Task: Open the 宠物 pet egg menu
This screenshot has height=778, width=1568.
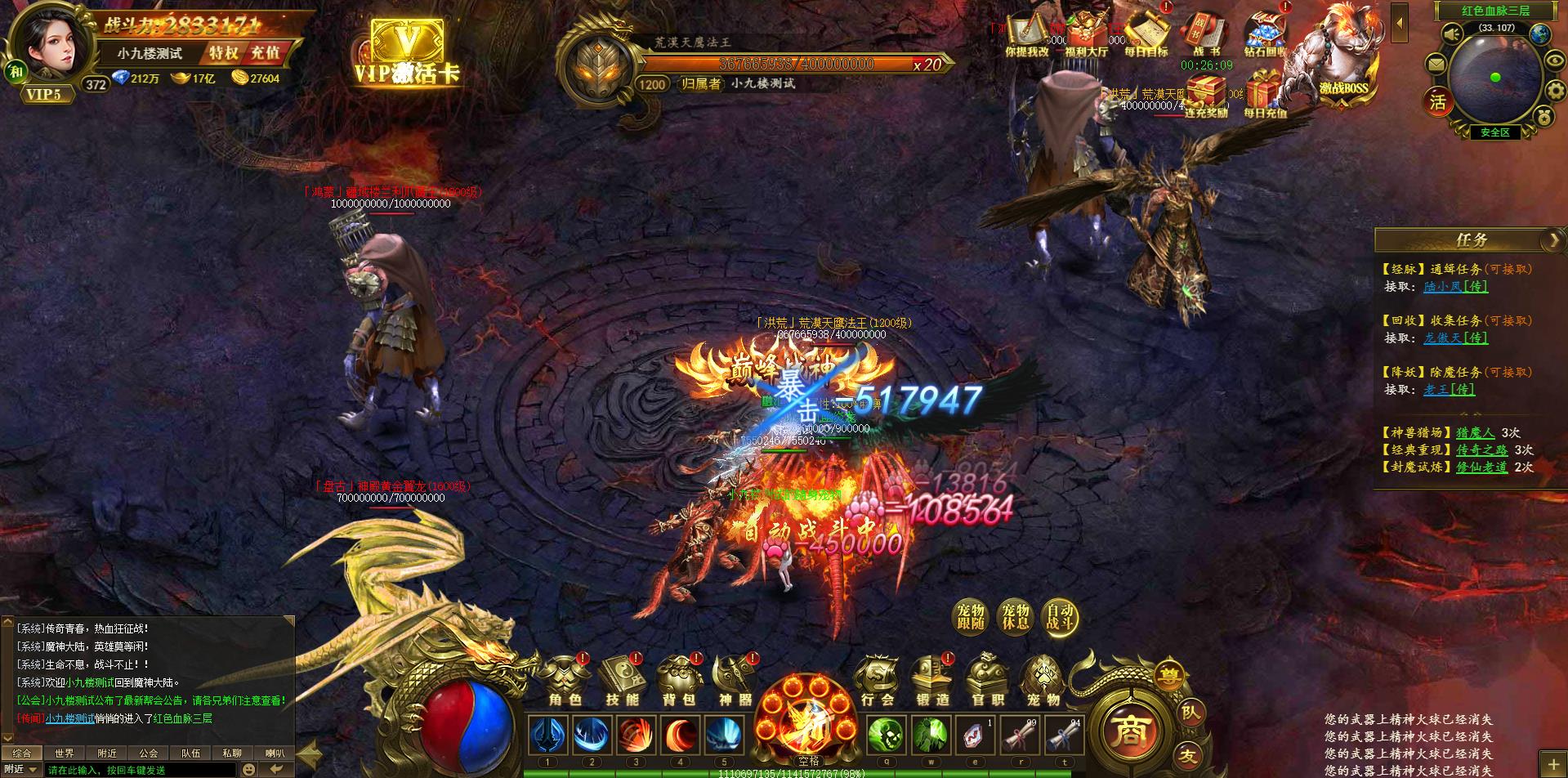Action: [1043, 681]
